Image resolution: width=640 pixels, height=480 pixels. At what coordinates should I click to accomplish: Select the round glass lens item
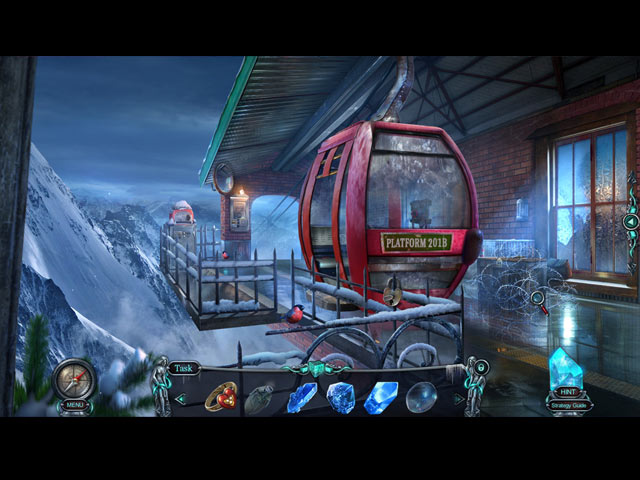(x=421, y=397)
